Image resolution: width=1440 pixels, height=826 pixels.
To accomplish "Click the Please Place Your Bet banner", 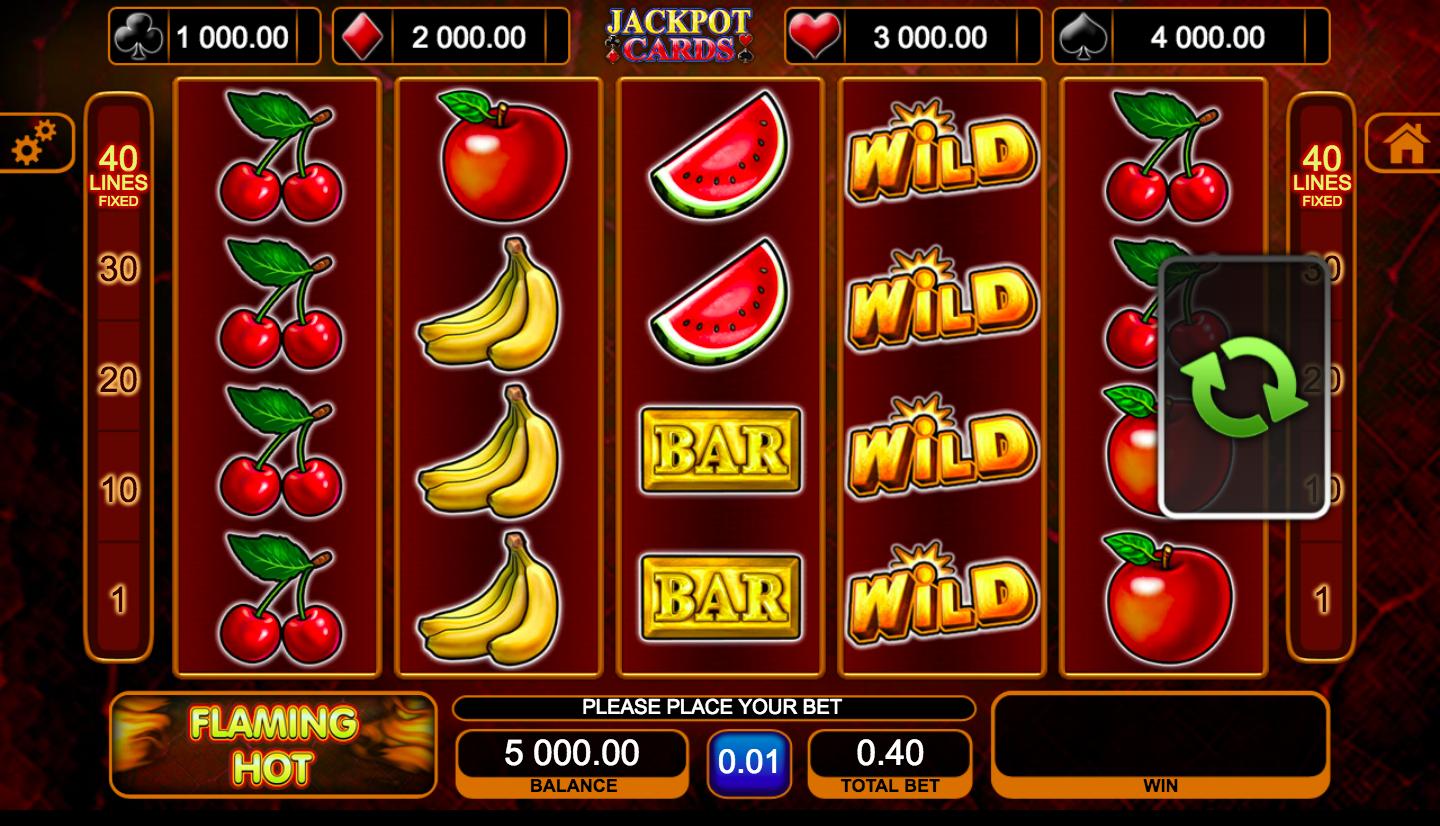I will click(x=713, y=708).
